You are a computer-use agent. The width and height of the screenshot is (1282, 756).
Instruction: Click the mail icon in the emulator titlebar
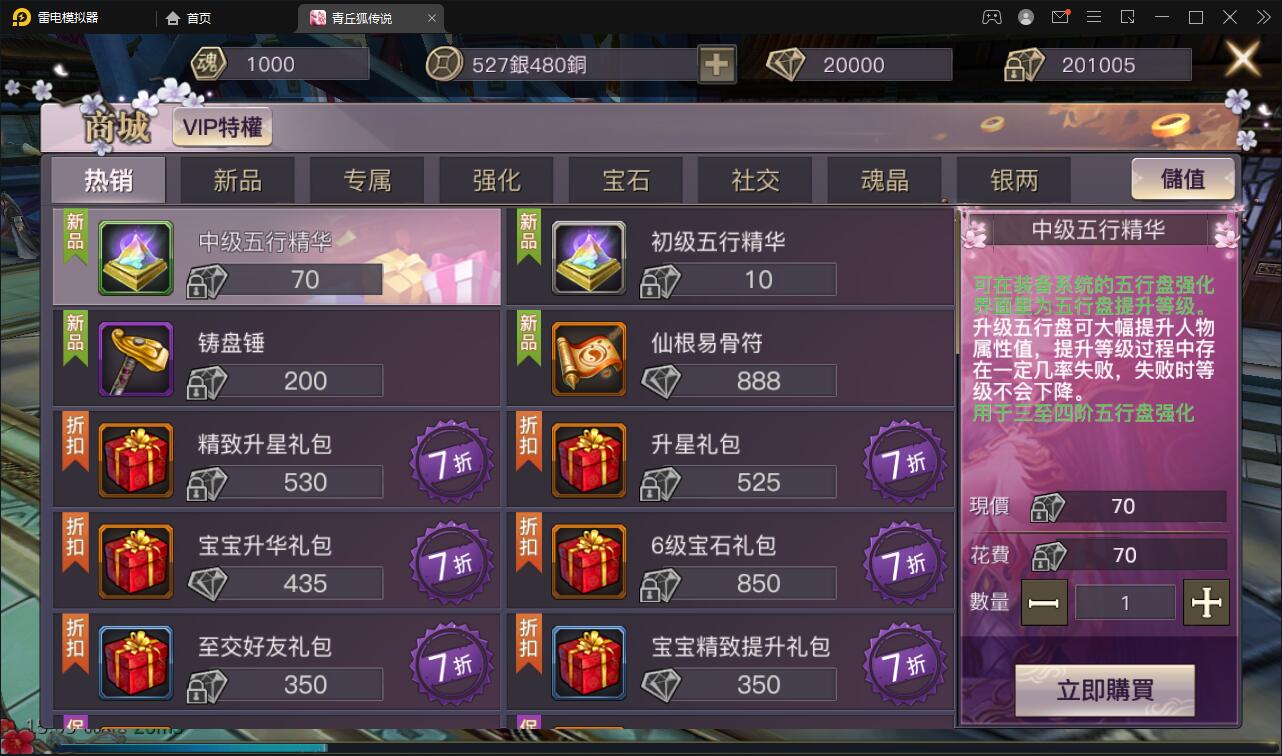tap(1060, 17)
